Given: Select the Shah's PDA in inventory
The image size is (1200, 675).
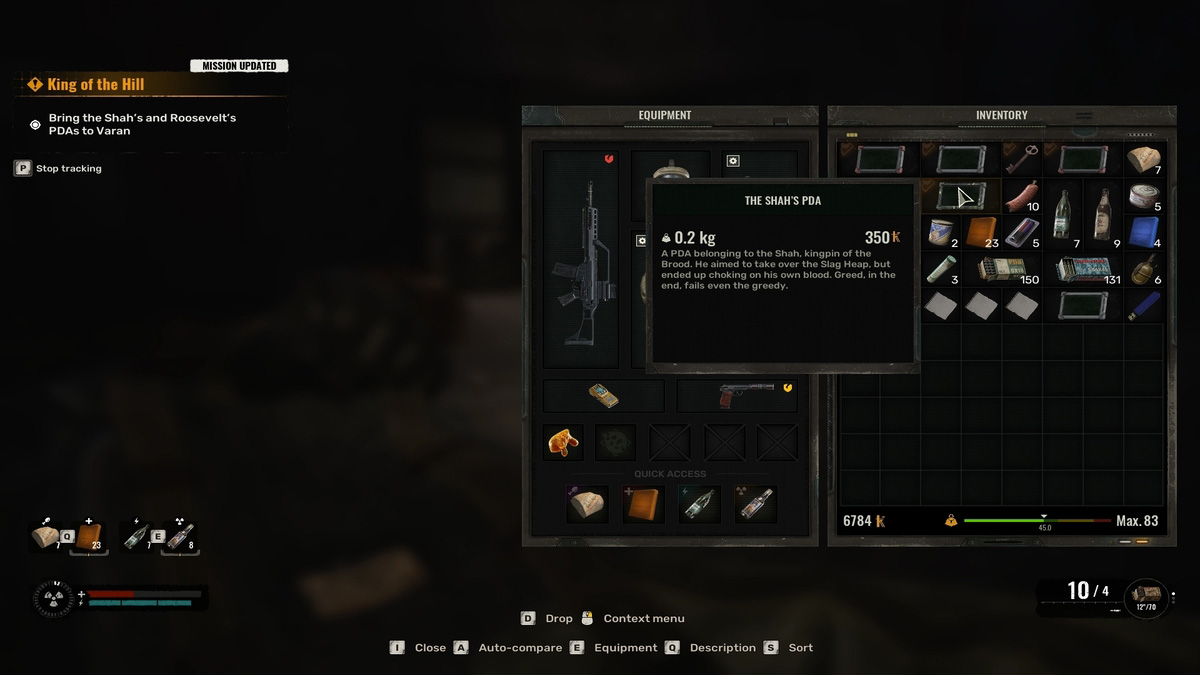Looking at the screenshot, I should [961, 196].
